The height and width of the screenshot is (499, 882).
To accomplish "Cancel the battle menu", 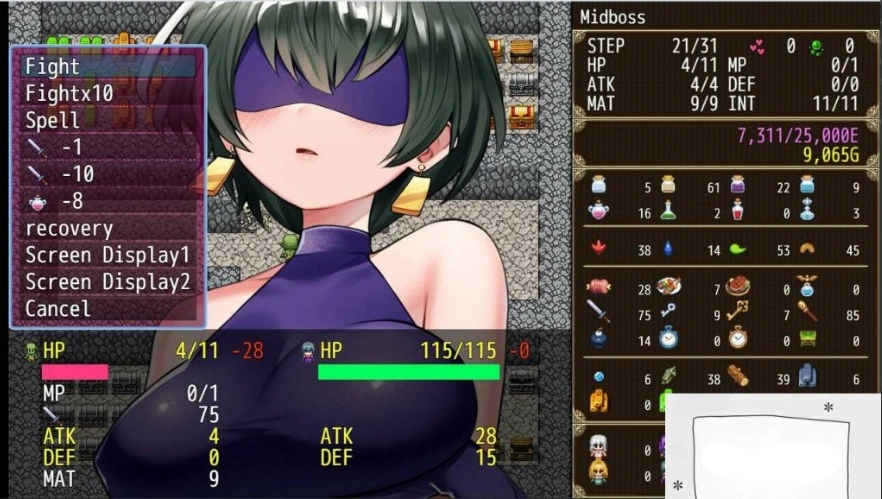I will 107,309.
